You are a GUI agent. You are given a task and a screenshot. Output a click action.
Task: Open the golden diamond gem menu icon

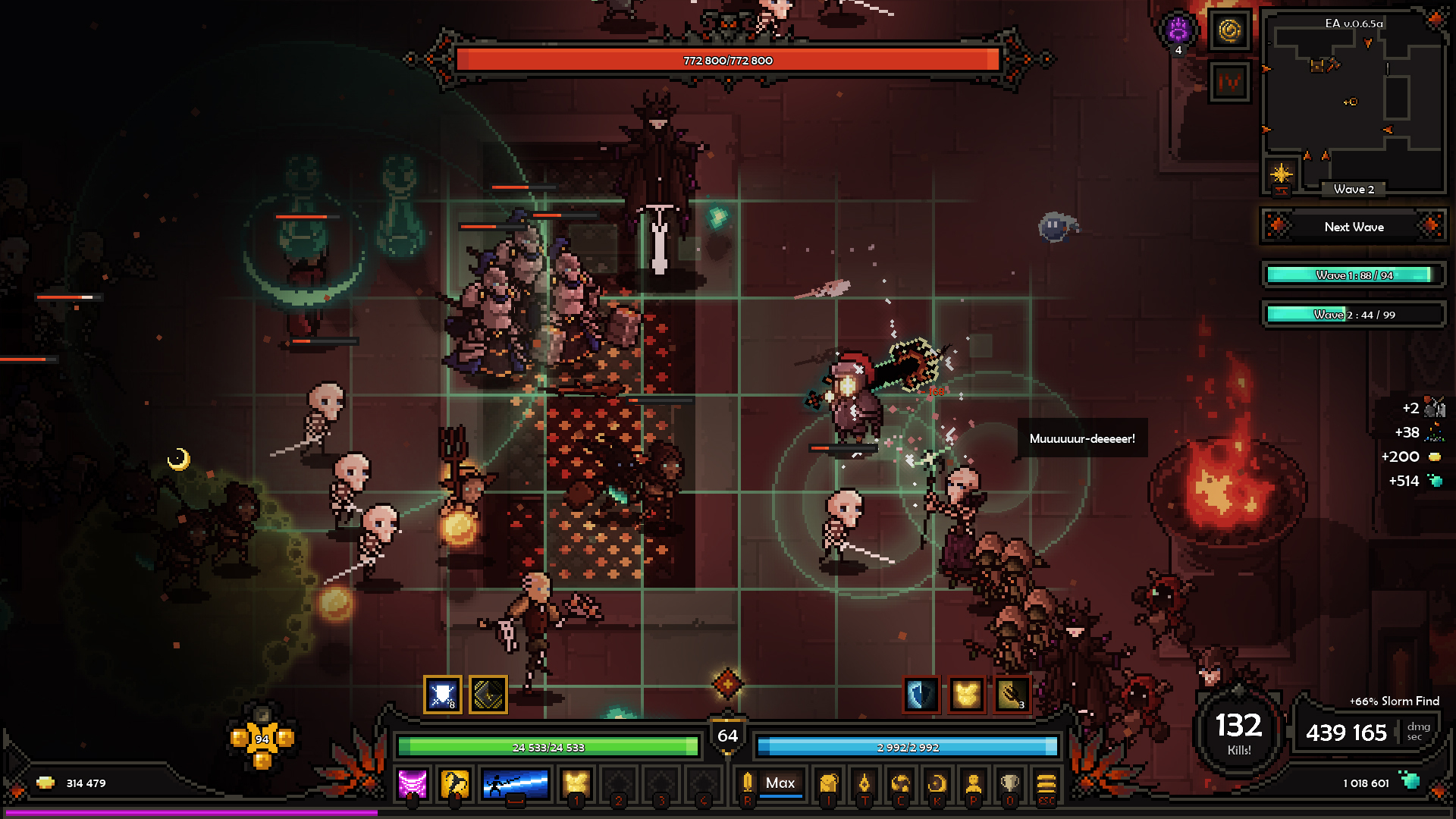point(864,784)
